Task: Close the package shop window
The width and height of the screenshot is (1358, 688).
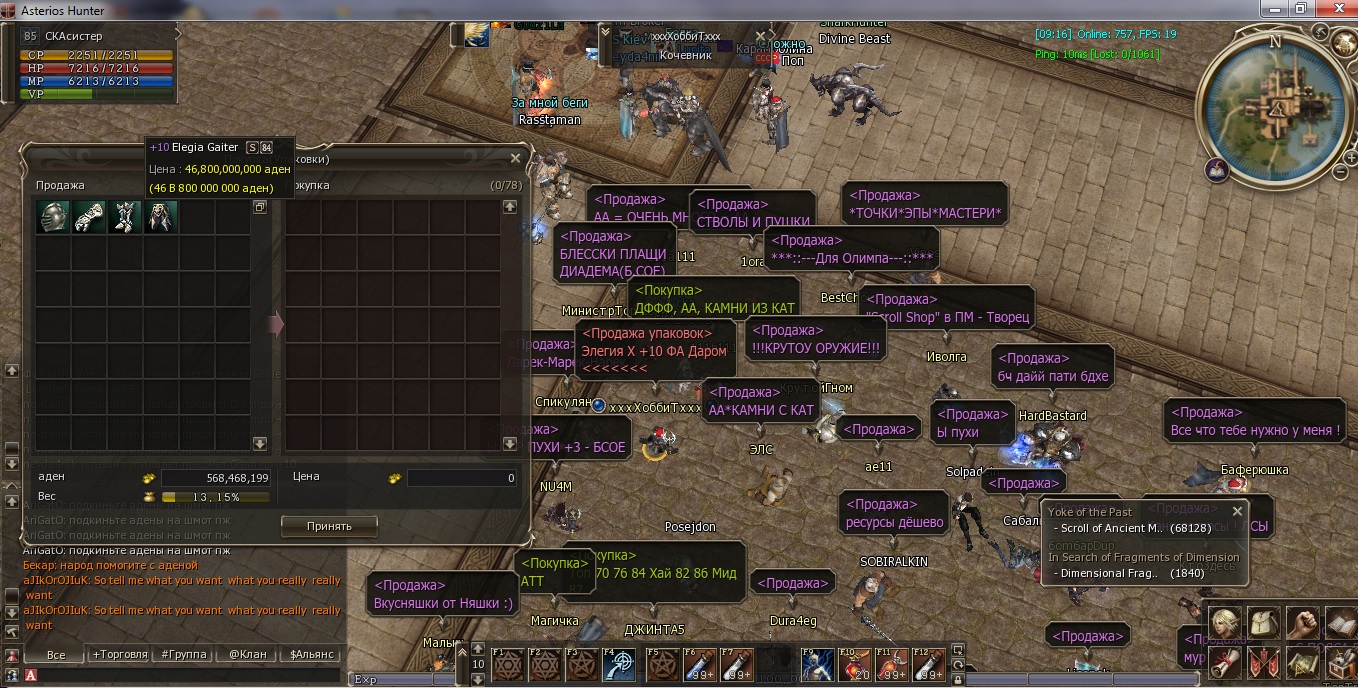Action: point(515,158)
